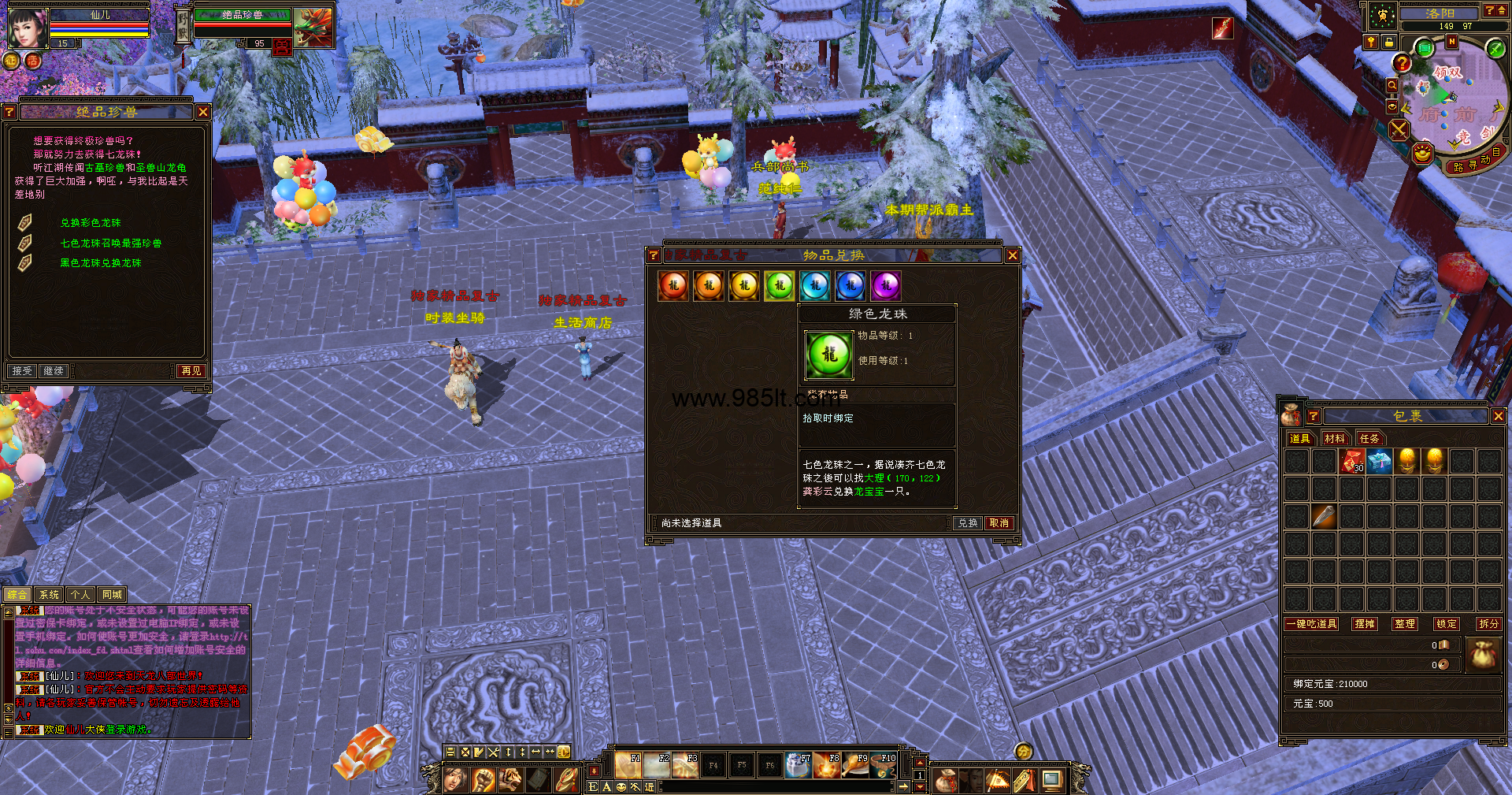The image size is (1512, 795).
Task: Open the 任务 quest items tab
Action: pyautogui.click(x=1369, y=439)
